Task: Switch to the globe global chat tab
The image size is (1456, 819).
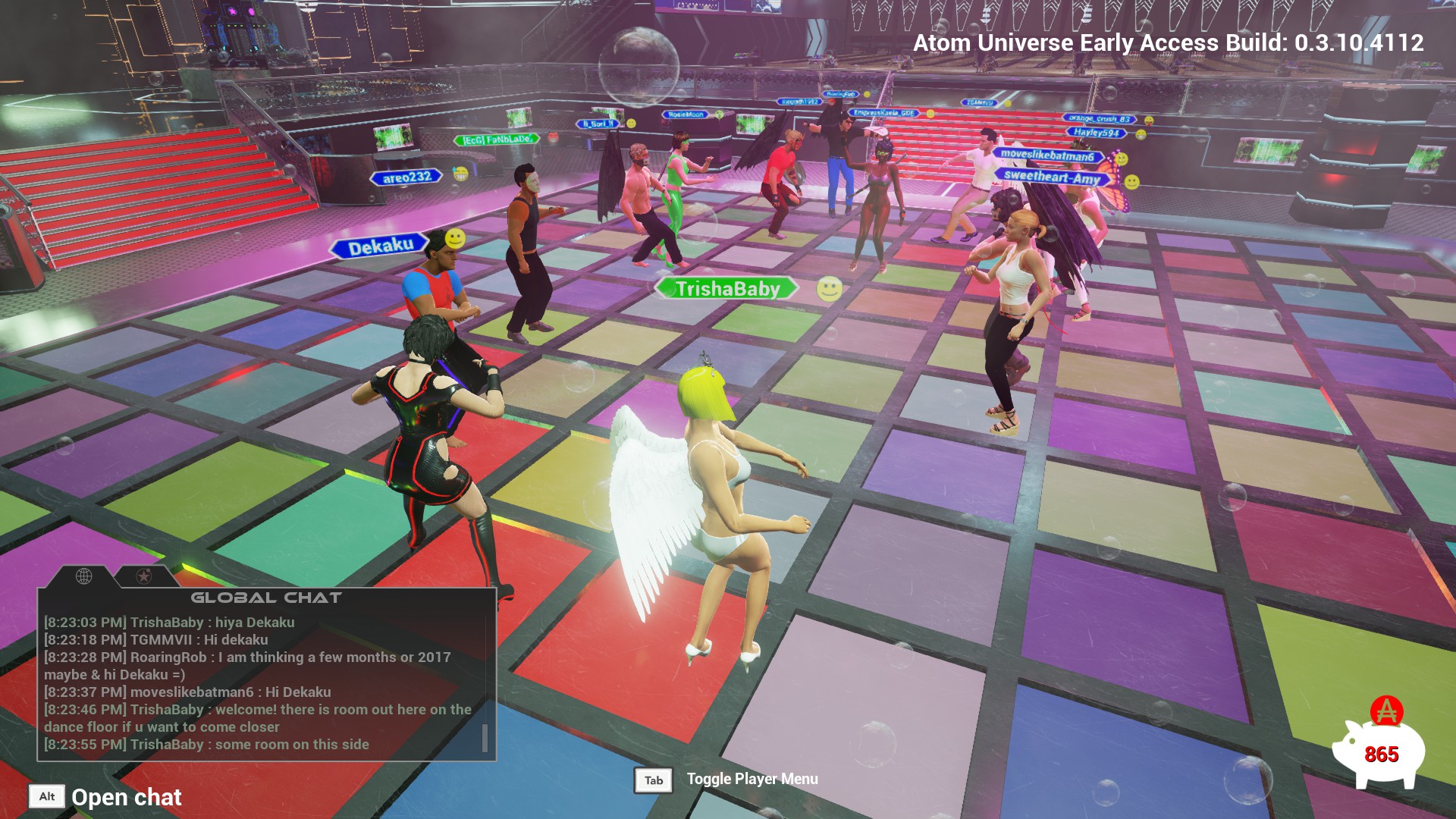Action: coord(84,576)
